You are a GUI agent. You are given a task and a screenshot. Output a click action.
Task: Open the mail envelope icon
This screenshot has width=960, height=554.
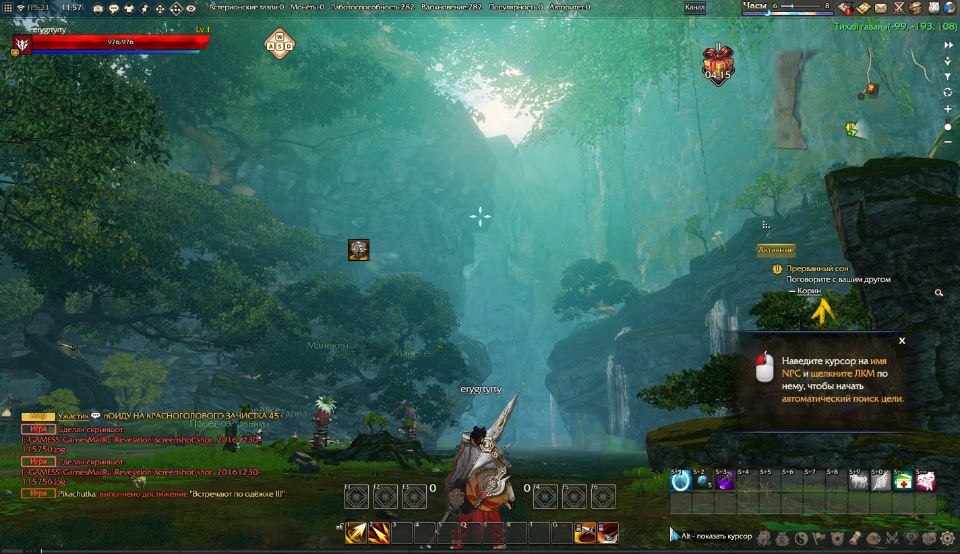coord(881,8)
